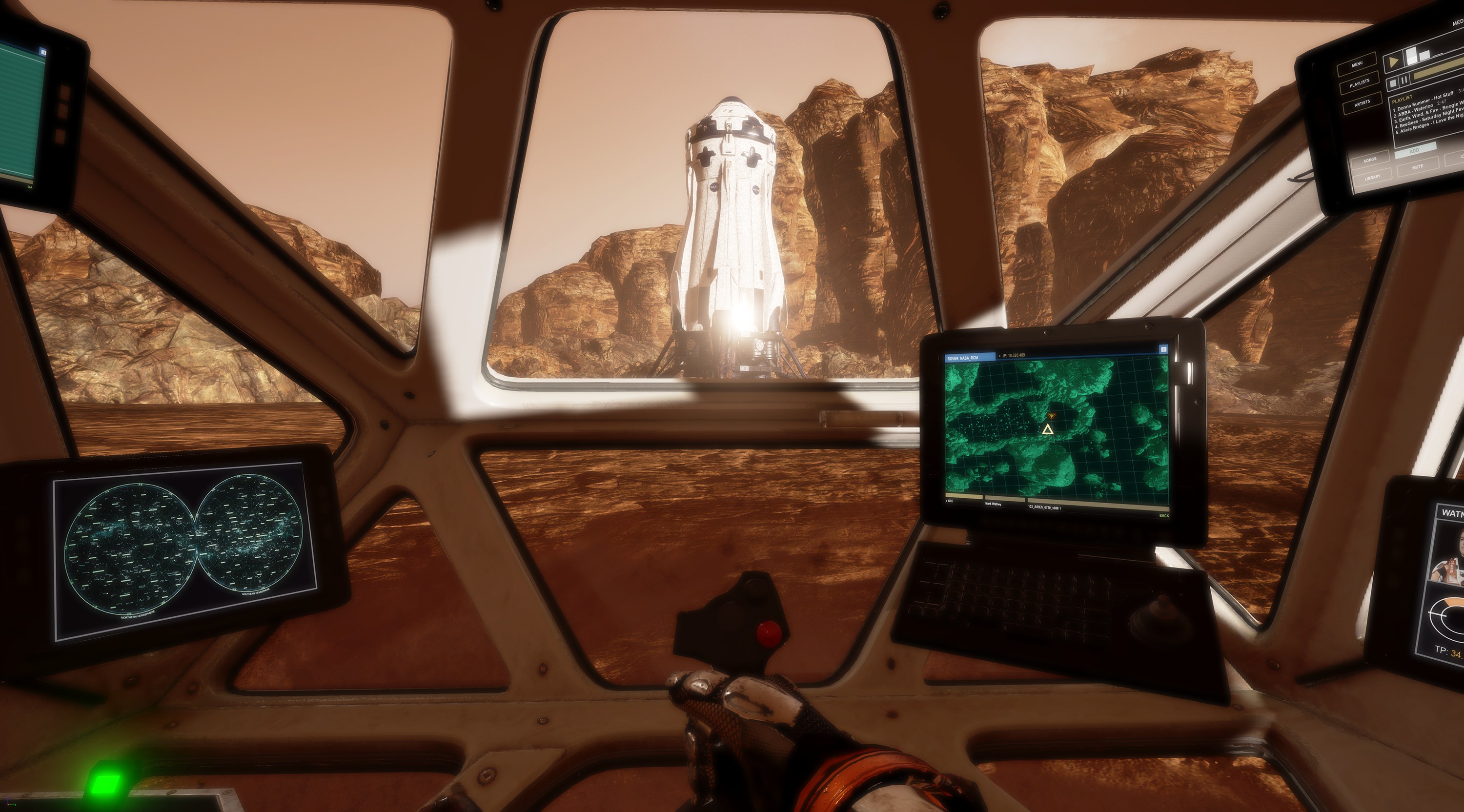
Task: Expand the ARTISTS list
Action: (1363, 102)
